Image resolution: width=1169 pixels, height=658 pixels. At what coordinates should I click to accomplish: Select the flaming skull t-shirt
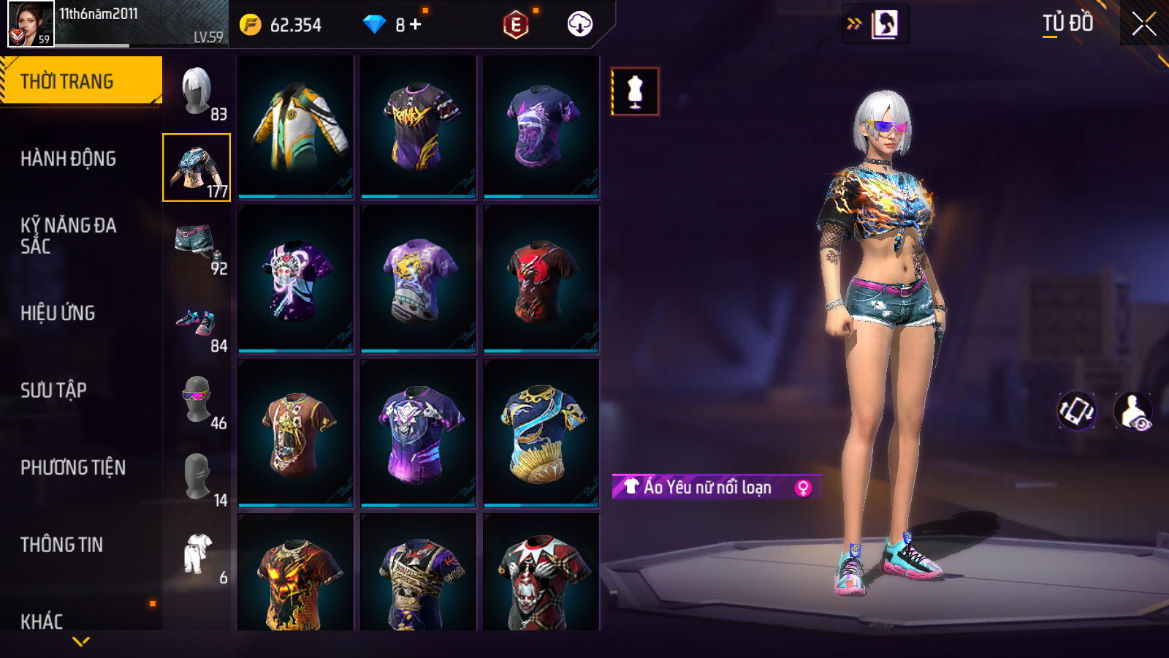coord(296,573)
